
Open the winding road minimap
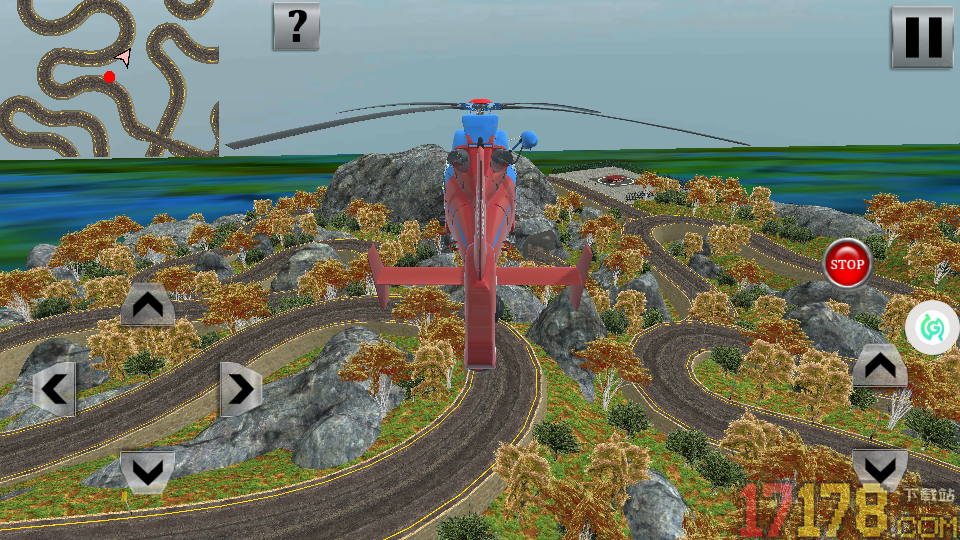coord(109,78)
